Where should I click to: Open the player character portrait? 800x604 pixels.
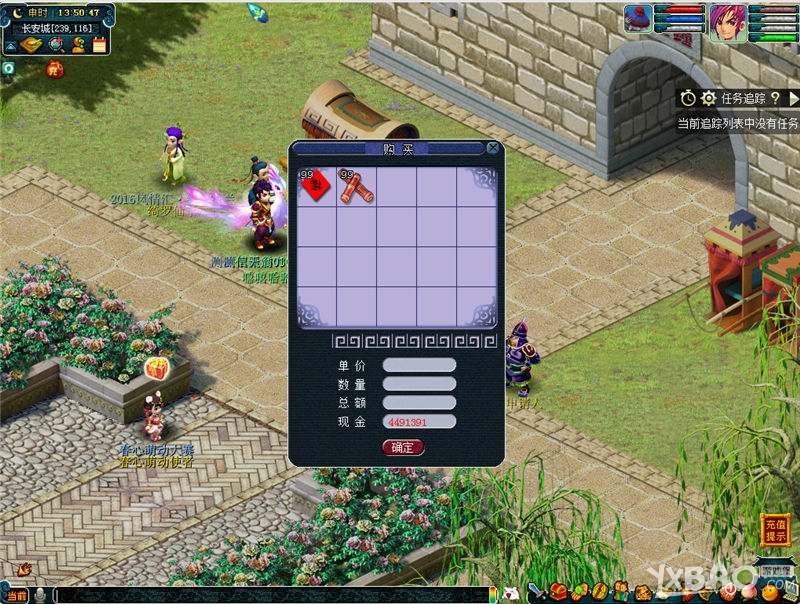pos(728,22)
